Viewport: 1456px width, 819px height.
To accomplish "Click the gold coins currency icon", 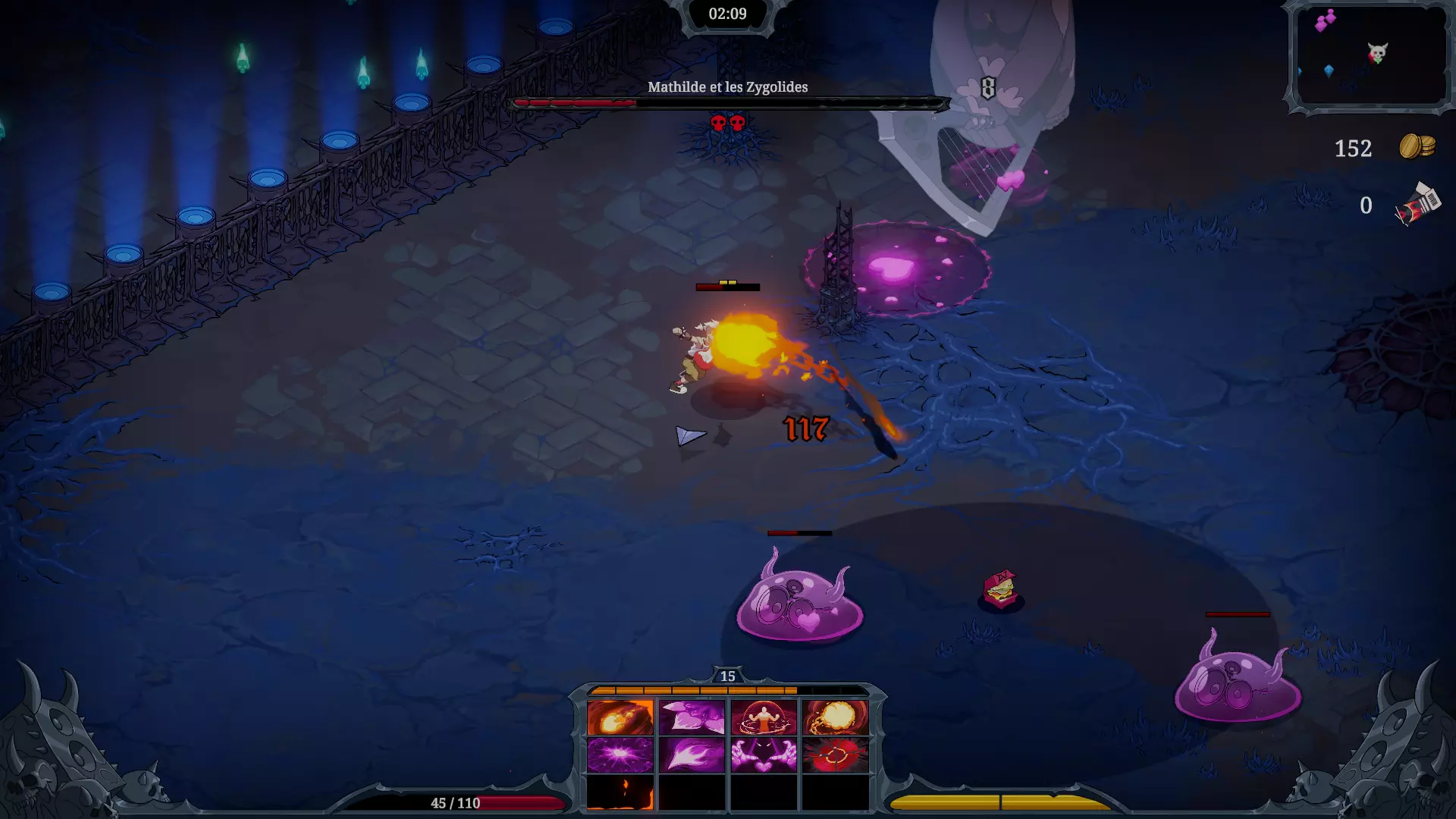I will pos(1417,146).
